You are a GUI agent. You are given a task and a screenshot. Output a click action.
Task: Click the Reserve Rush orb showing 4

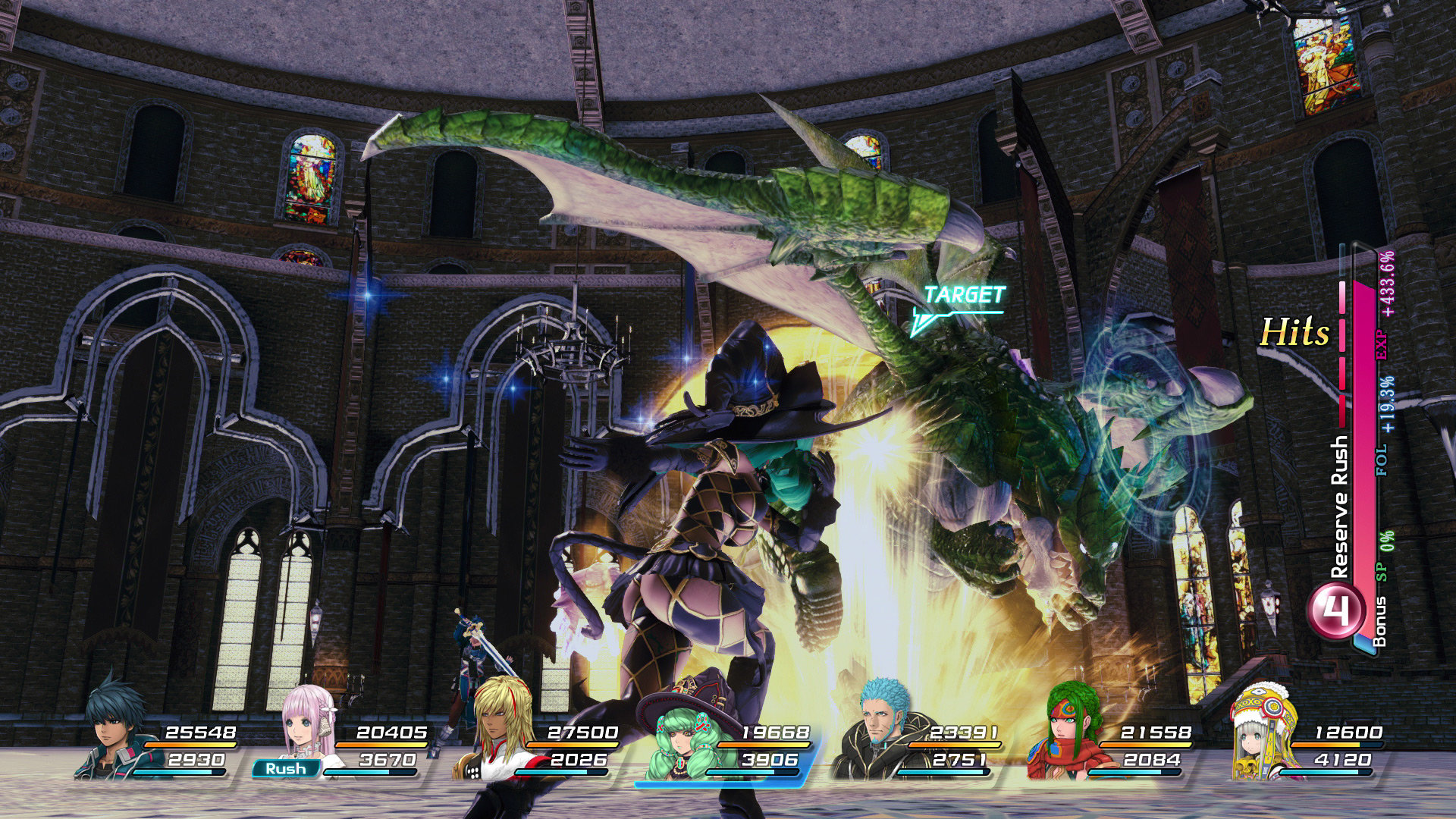point(1337,610)
